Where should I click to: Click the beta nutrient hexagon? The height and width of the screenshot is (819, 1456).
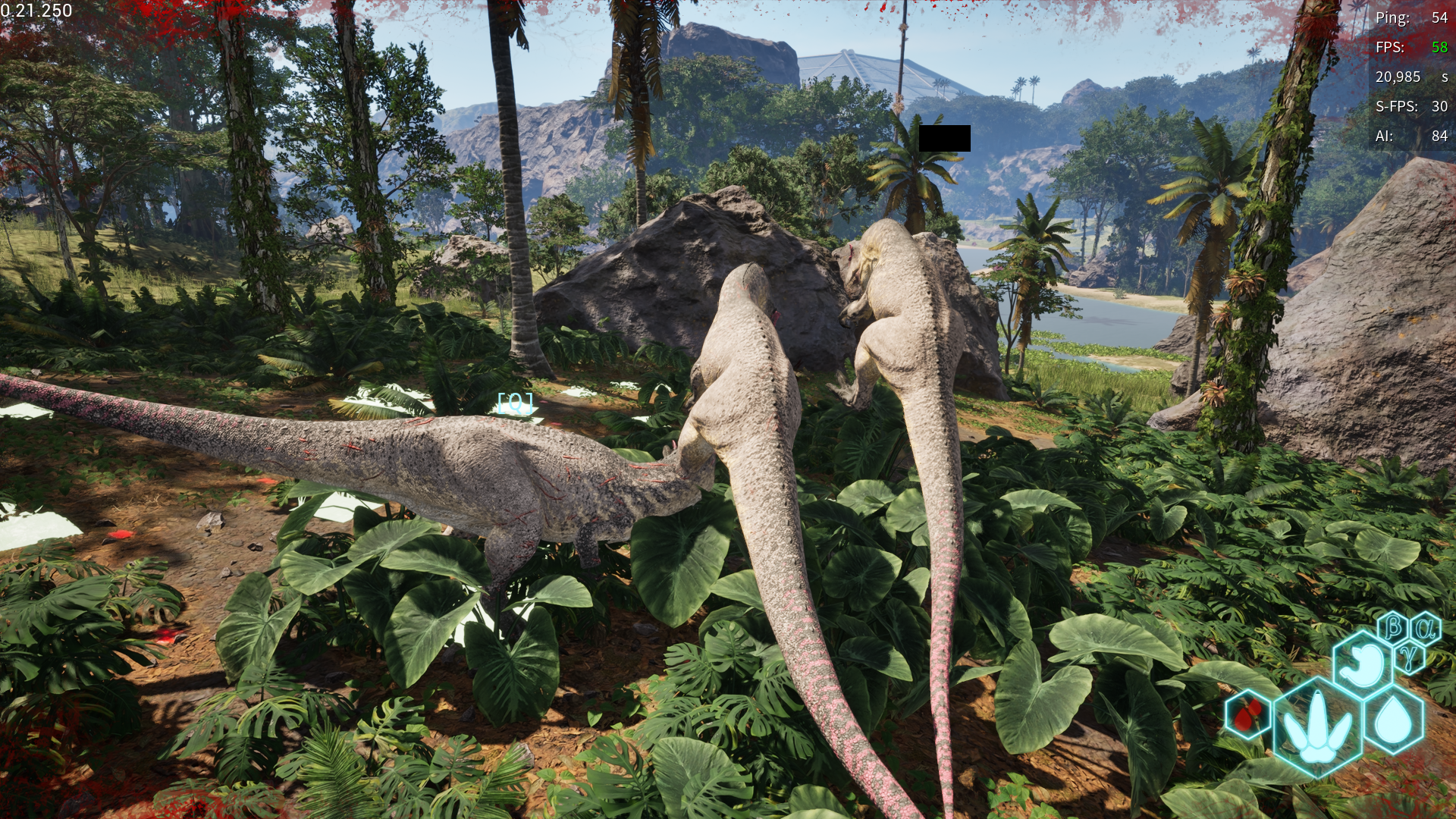[x=1393, y=628]
